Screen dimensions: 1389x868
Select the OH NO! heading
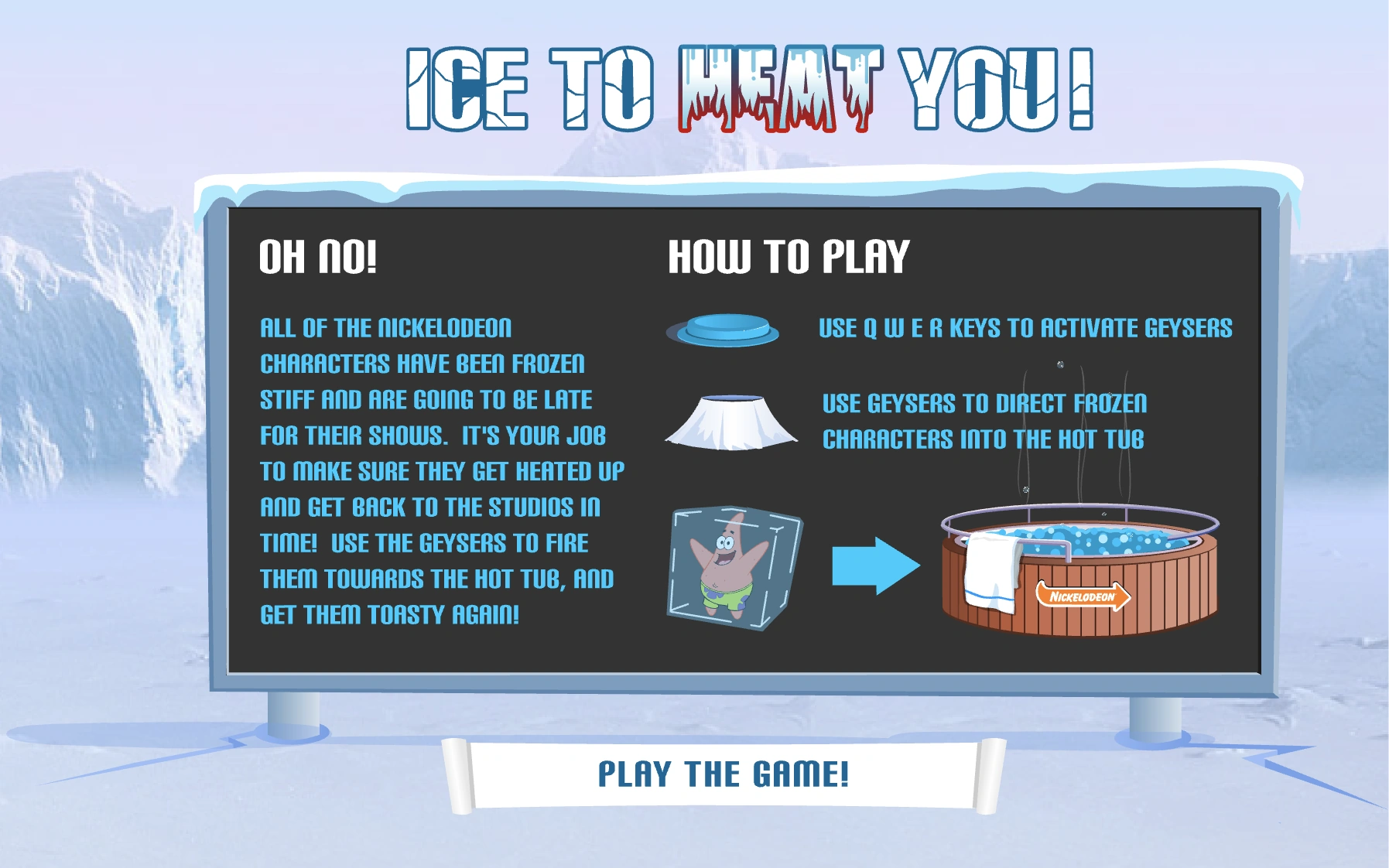[320, 258]
